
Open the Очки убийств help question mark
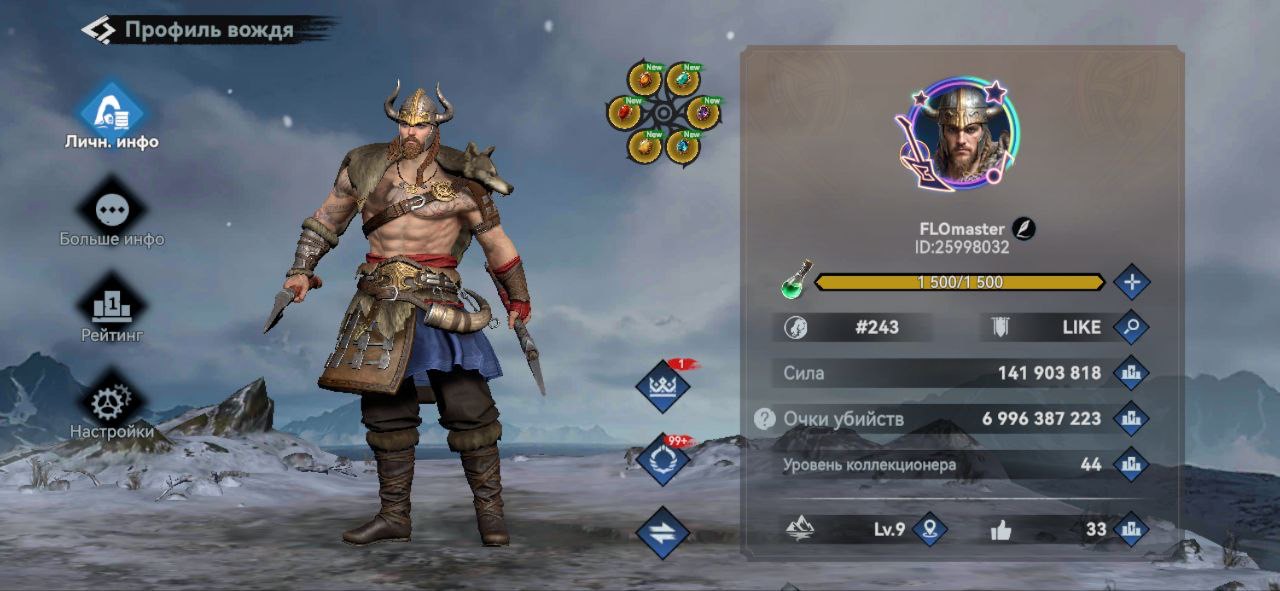(x=765, y=419)
